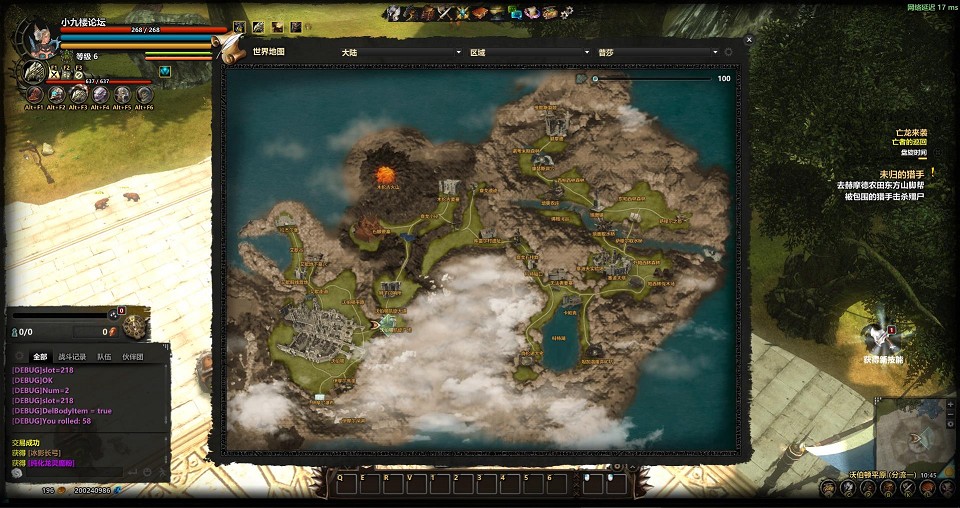This screenshot has width=960, height=508.
Task: Open the 大陆 continent dropdown
Action: tap(400, 52)
